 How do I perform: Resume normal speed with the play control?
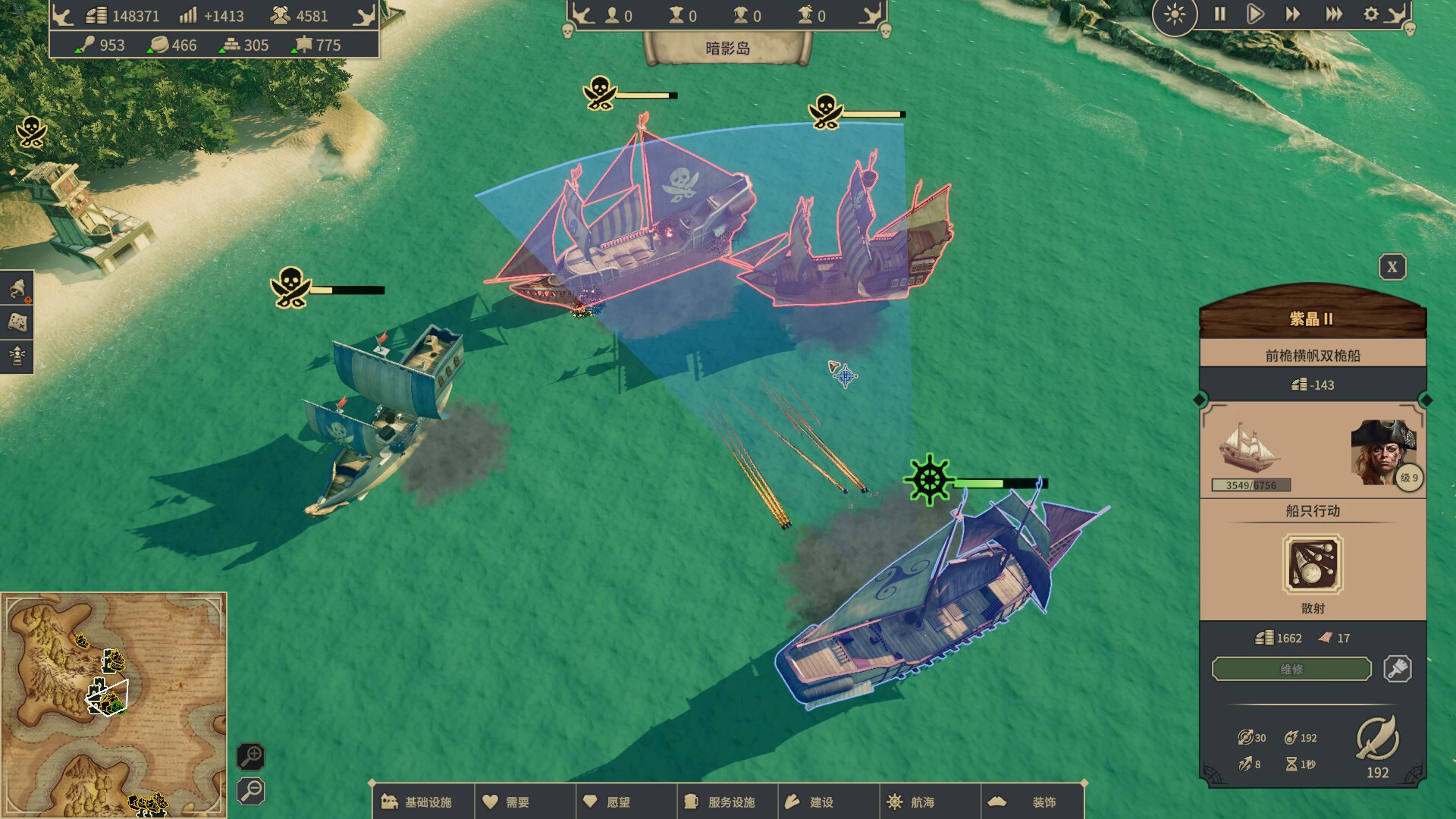point(1256,14)
